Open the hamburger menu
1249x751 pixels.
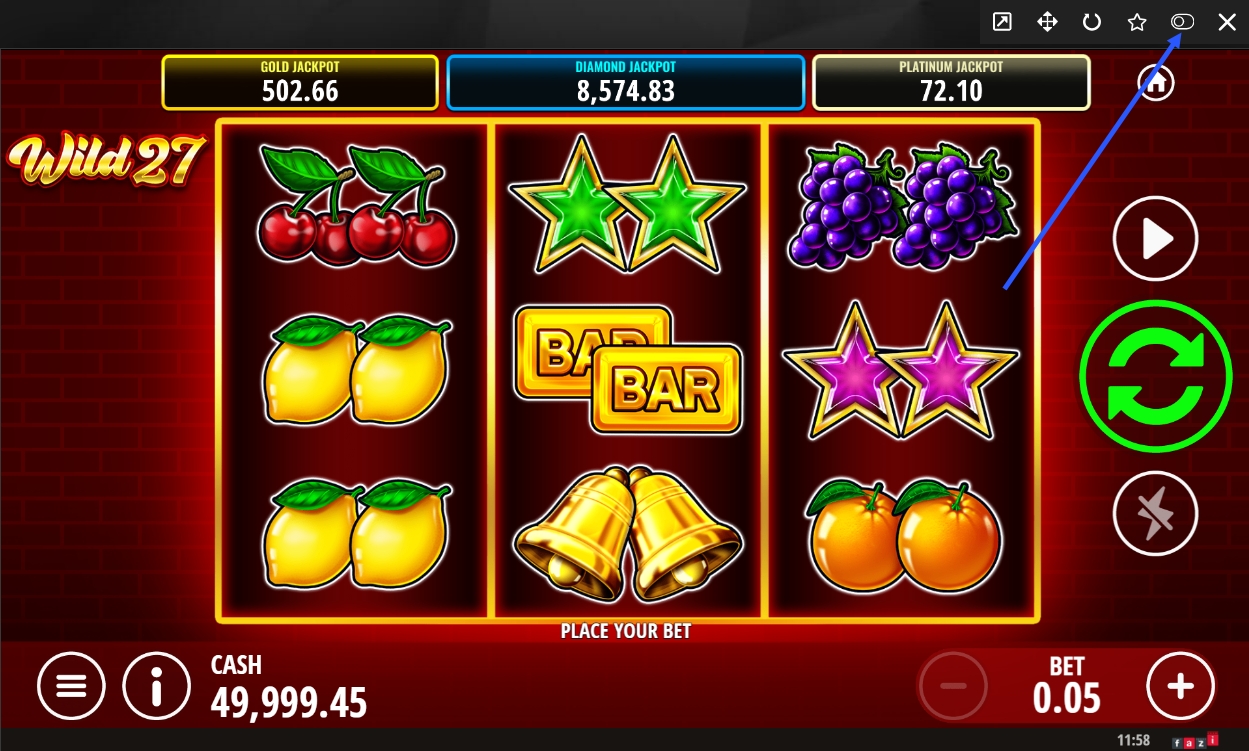click(71, 686)
